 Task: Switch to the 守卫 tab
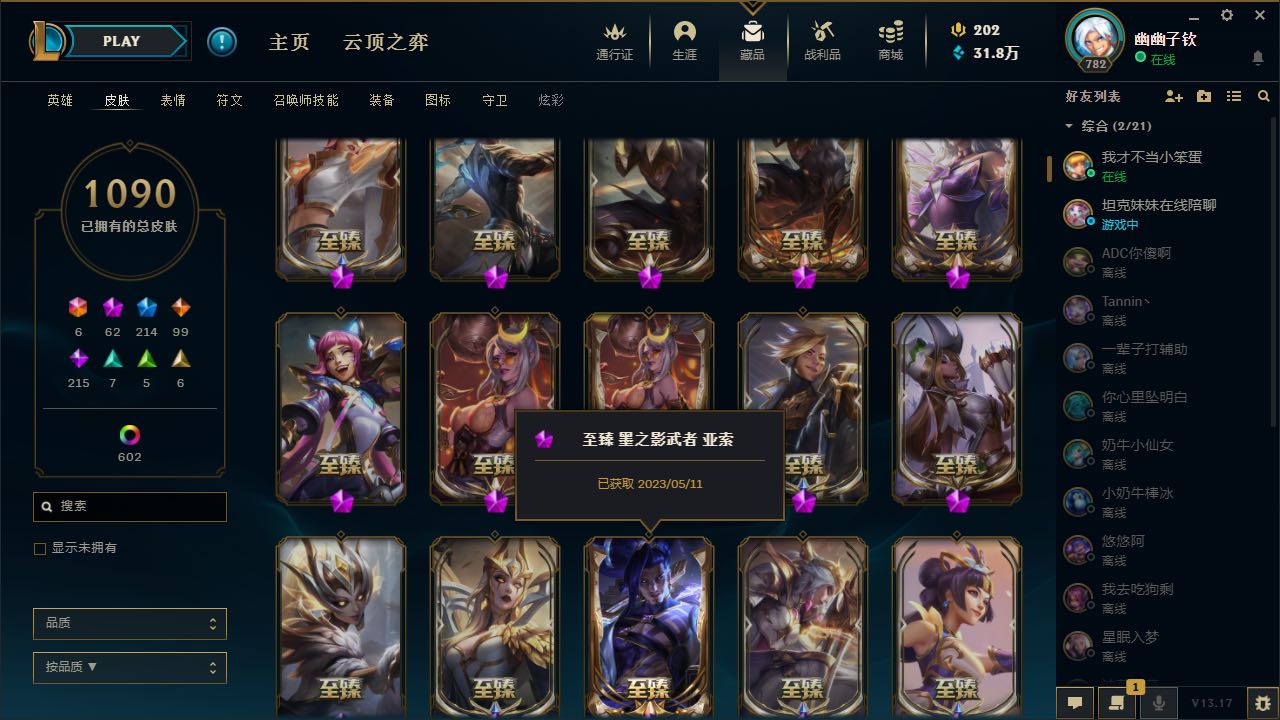coord(494,100)
